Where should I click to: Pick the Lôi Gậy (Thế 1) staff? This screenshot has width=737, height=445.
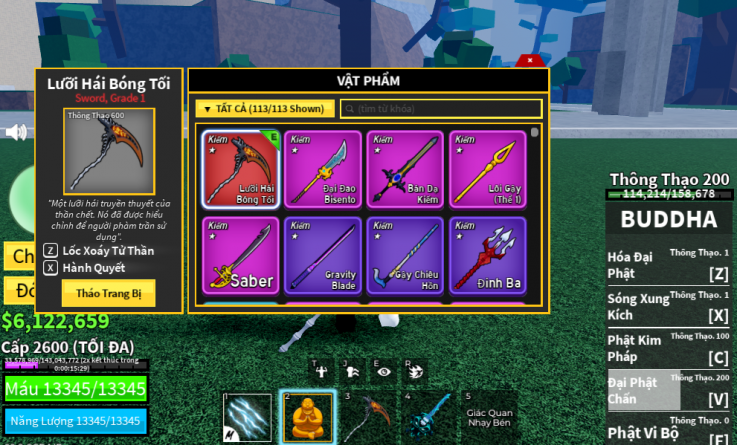click(487, 168)
